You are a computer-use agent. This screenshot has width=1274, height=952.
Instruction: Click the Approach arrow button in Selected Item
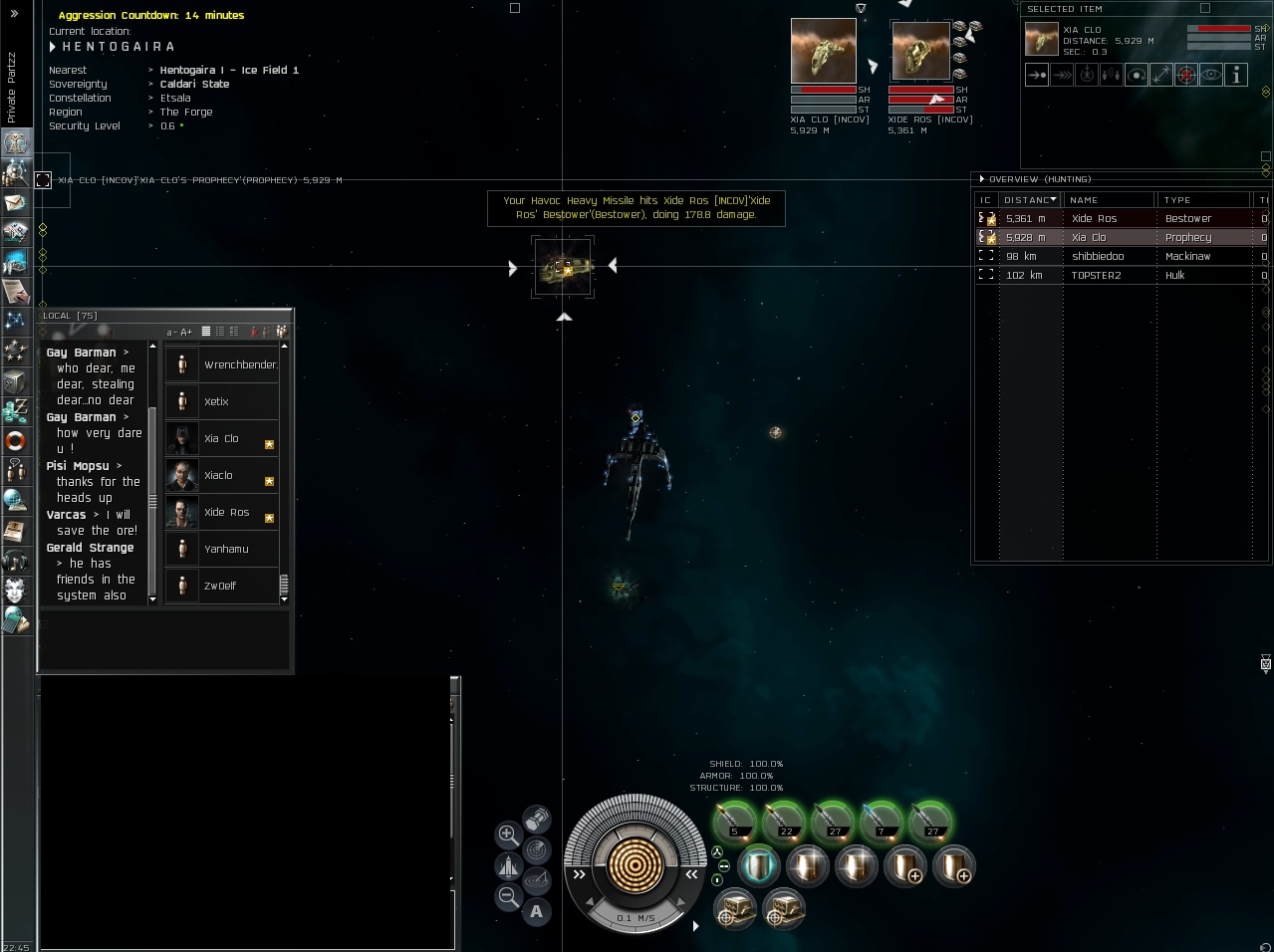point(1037,75)
